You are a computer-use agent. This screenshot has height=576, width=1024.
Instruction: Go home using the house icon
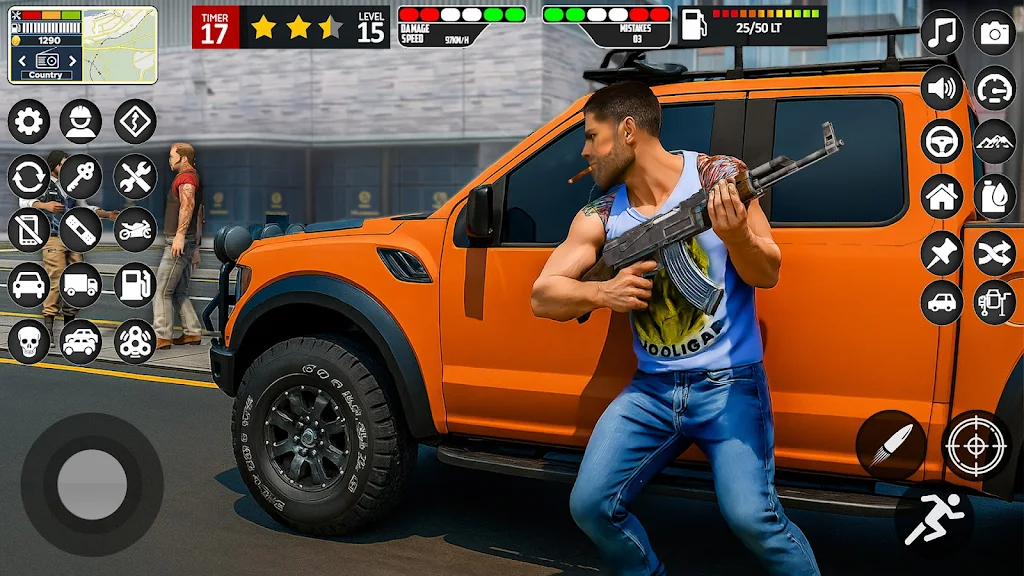pyautogui.click(x=942, y=196)
